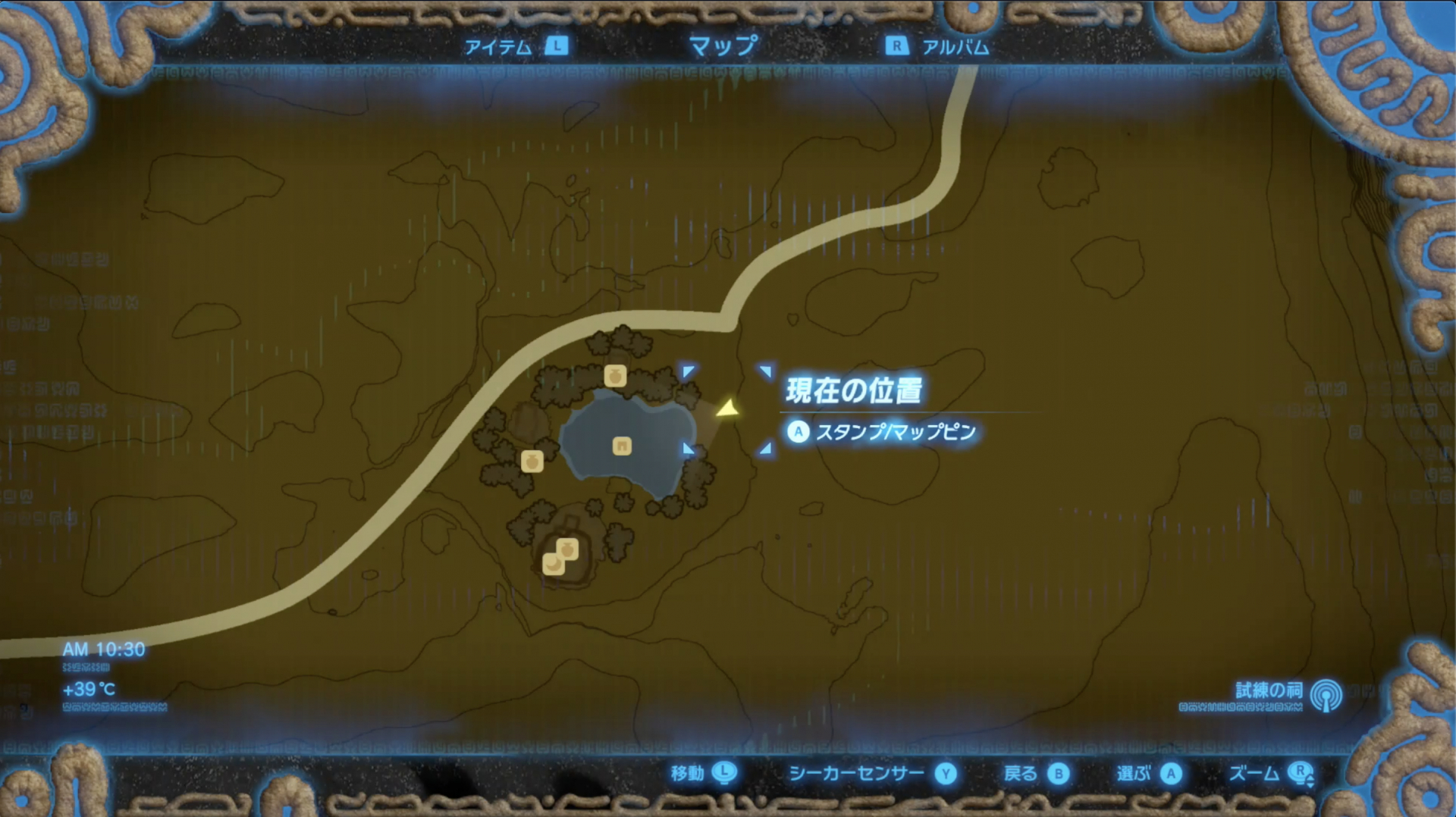Switch to the アイテム tab
Image resolution: width=1456 pixels, height=817 pixels.
pos(500,46)
